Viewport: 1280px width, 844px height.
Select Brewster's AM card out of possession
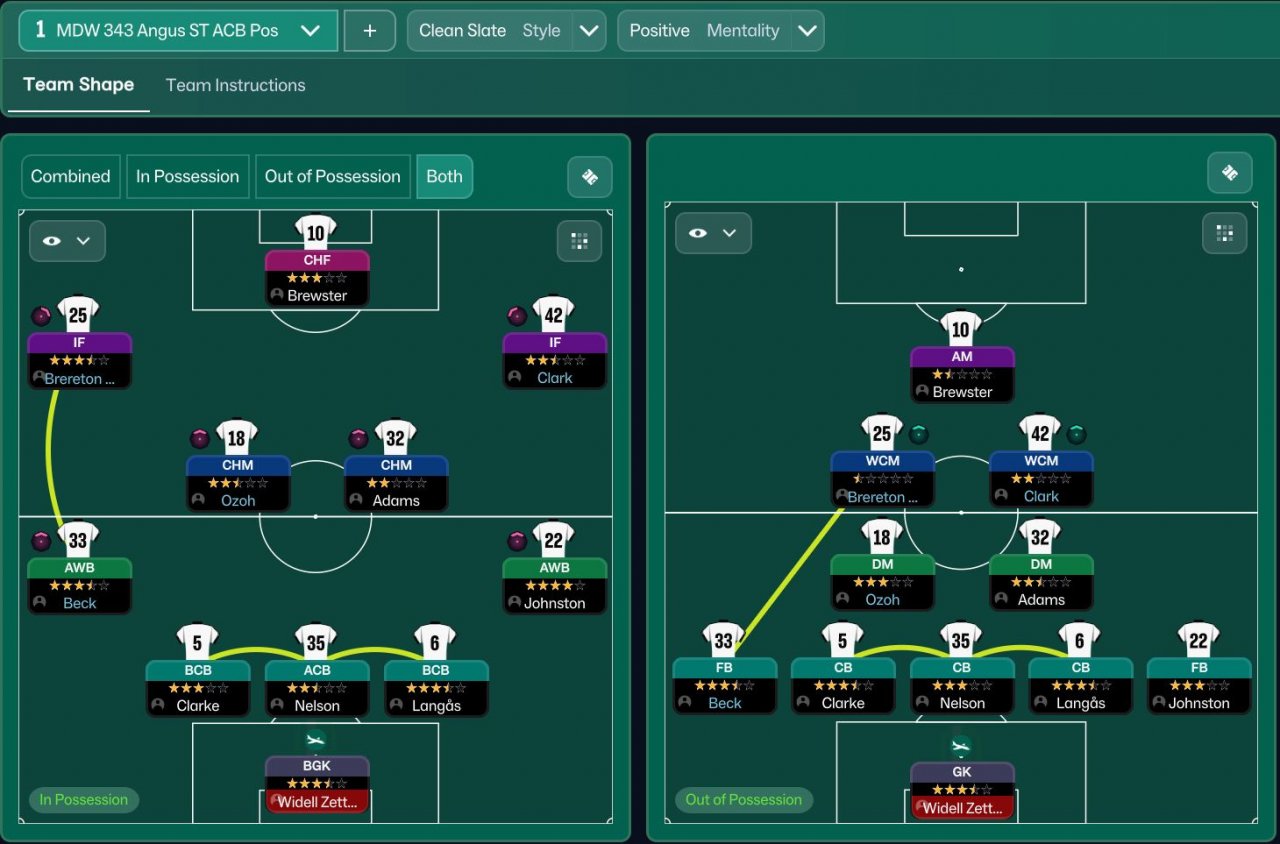[962, 374]
